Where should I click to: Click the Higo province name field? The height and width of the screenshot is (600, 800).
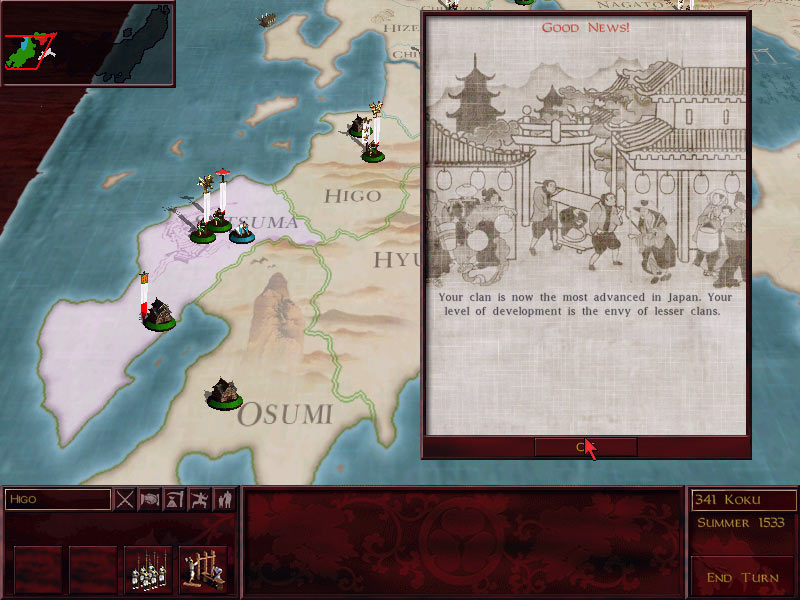click(57, 499)
